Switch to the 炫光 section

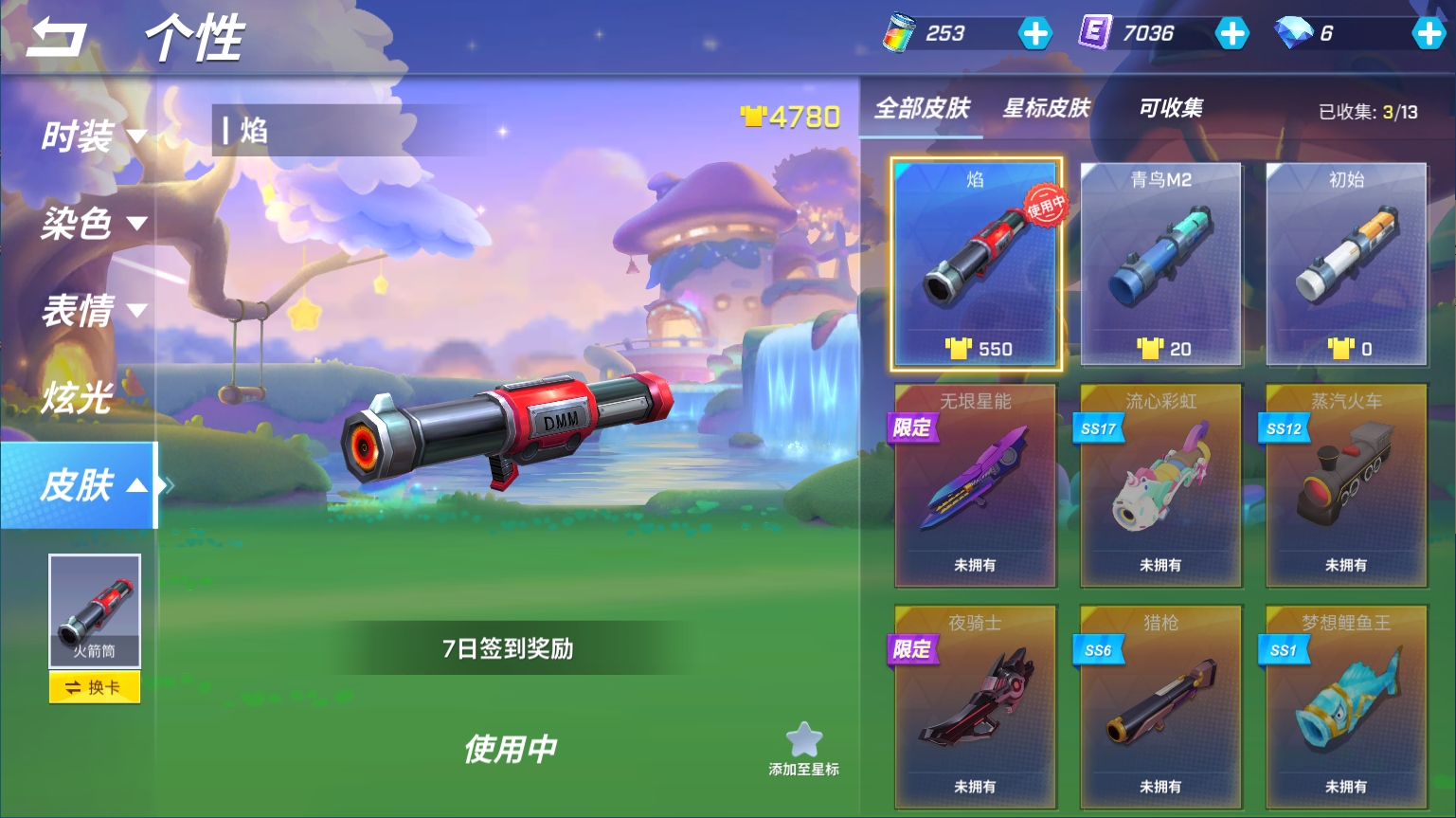click(78, 398)
